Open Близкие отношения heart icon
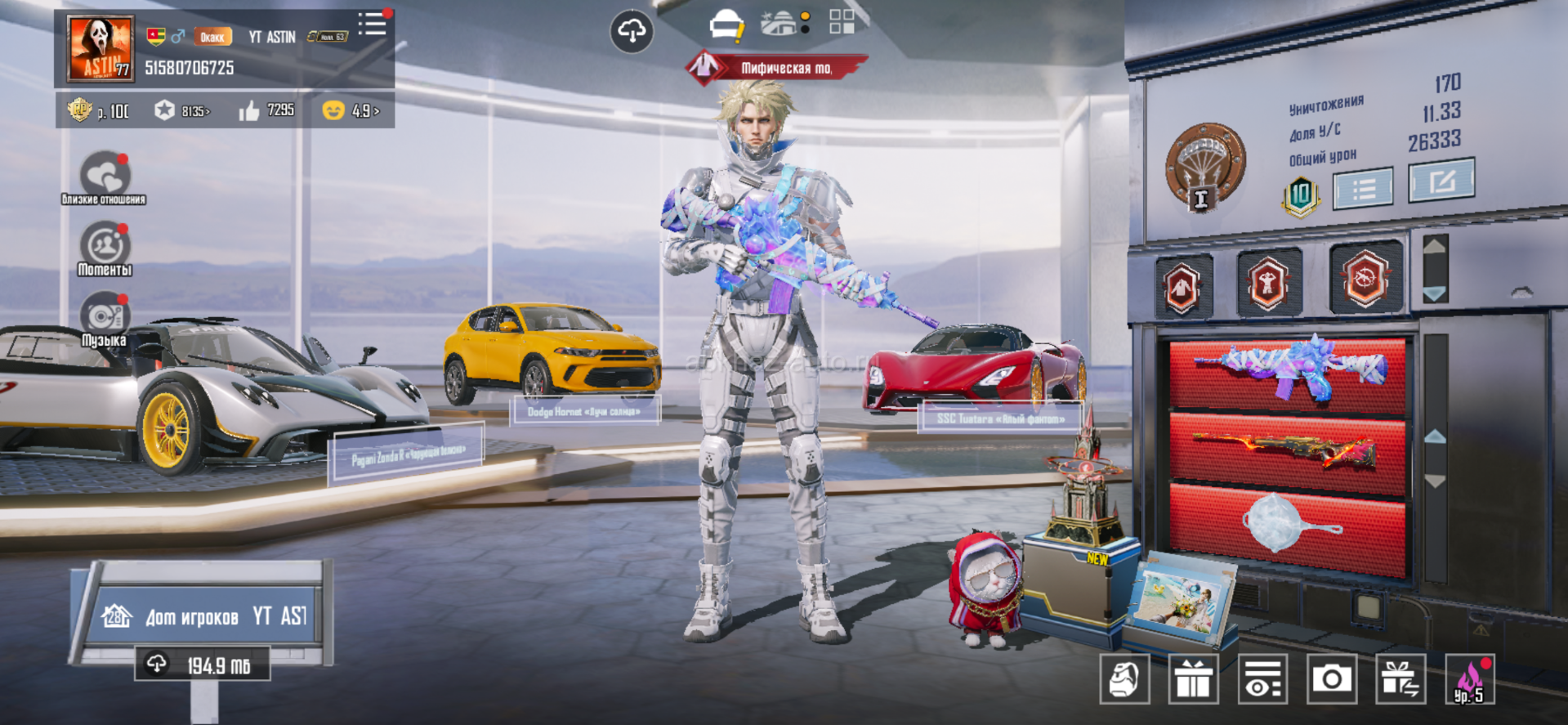This screenshot has width=1568, height=725. tap(105, 176)
